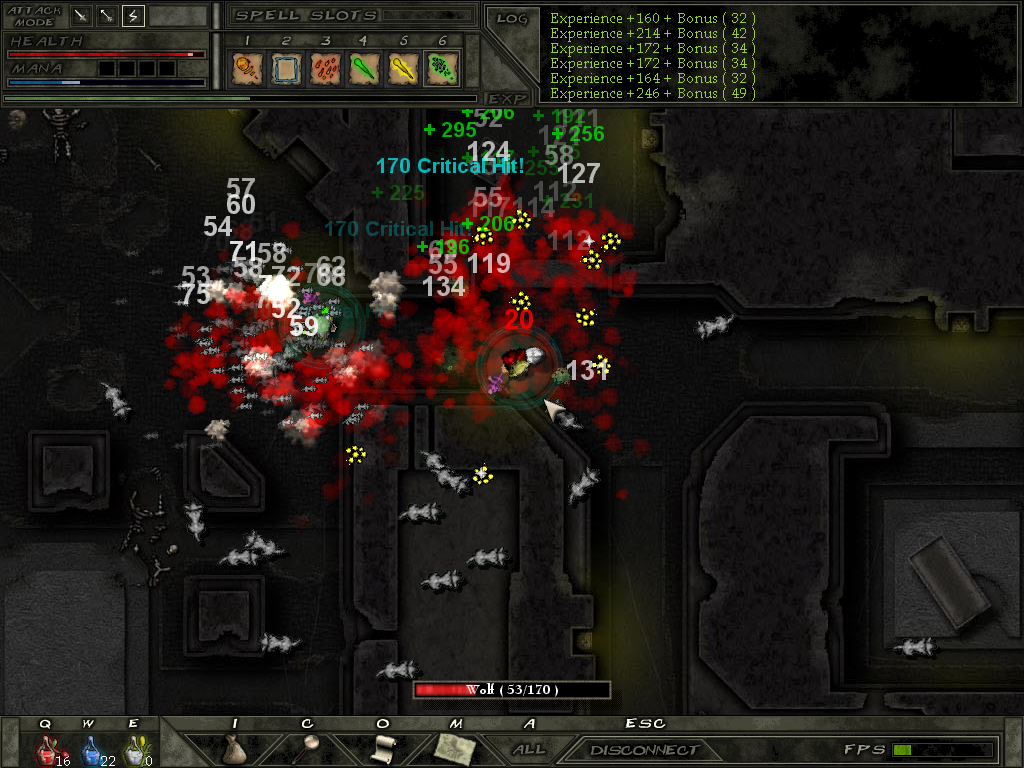1024x768 pixels.
Task: Open the quest scroll icon
Action: click(x=382, y=747)
